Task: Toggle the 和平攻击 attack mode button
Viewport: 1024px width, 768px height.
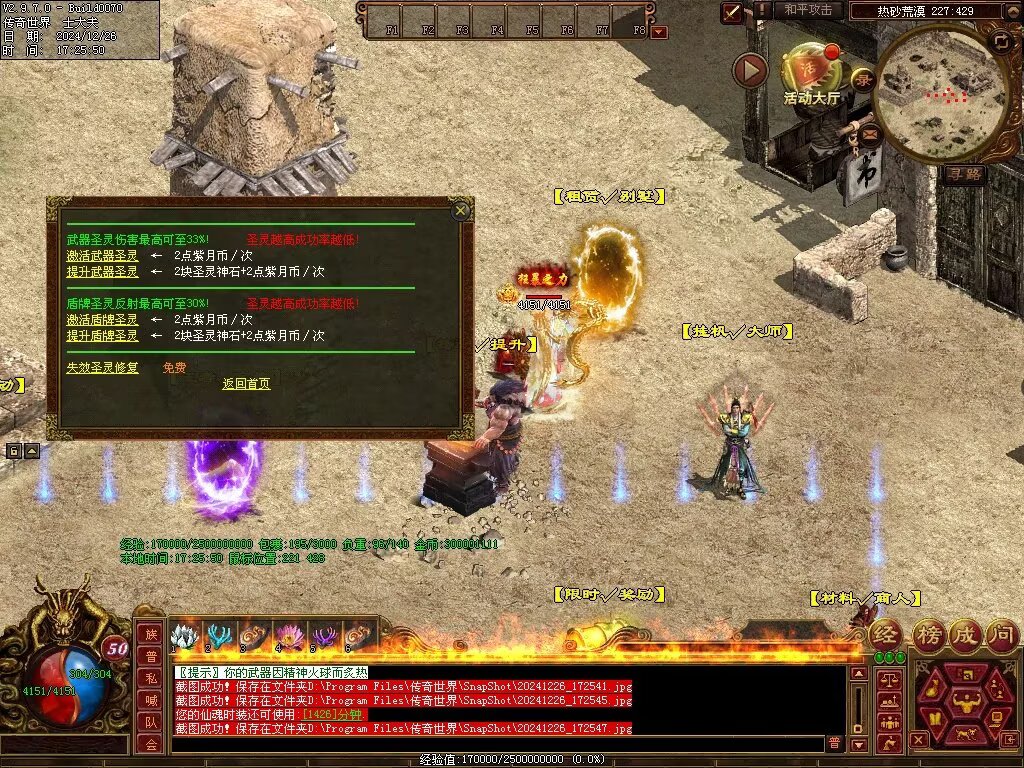Action: coord(808,10)
